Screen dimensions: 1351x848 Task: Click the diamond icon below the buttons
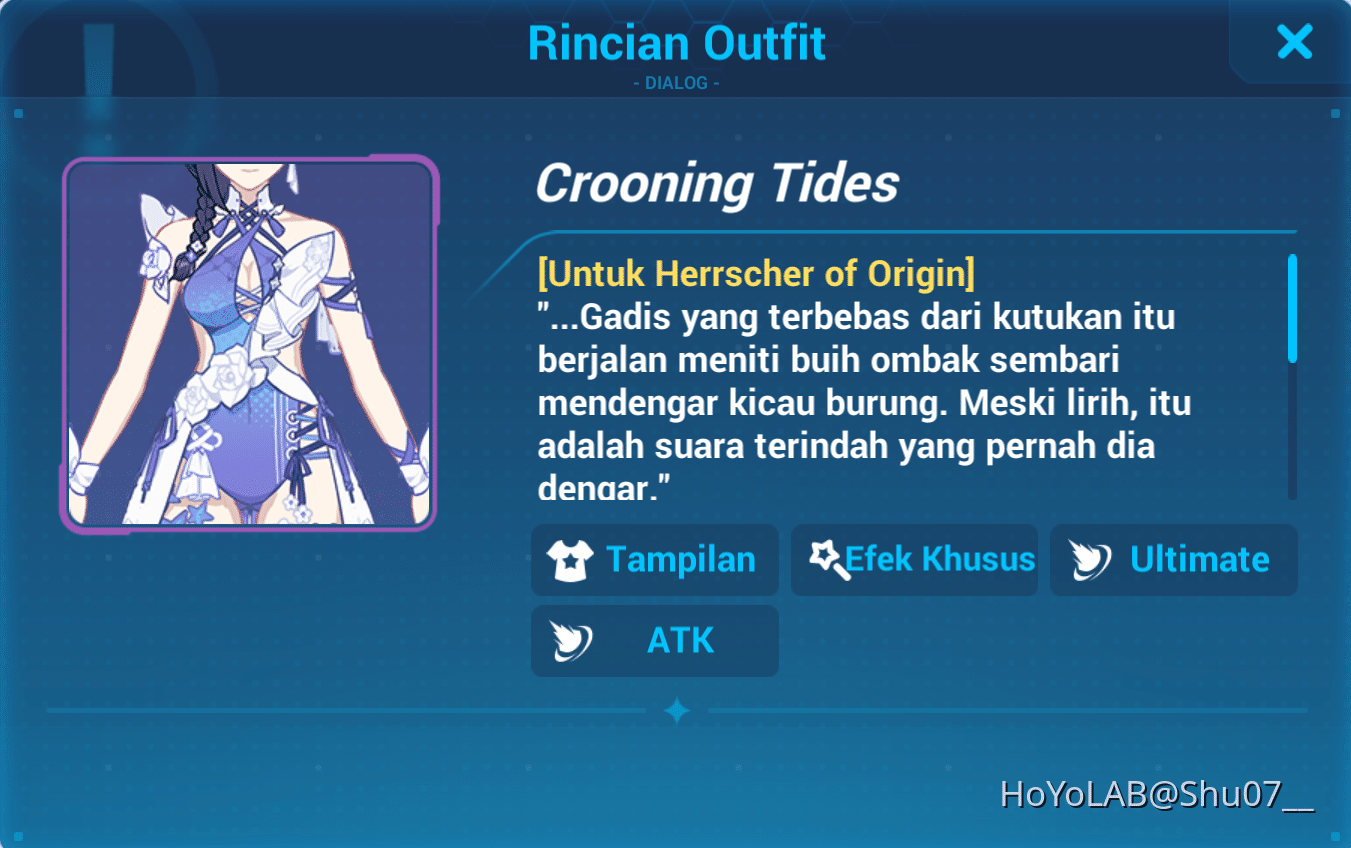point(679,710)
